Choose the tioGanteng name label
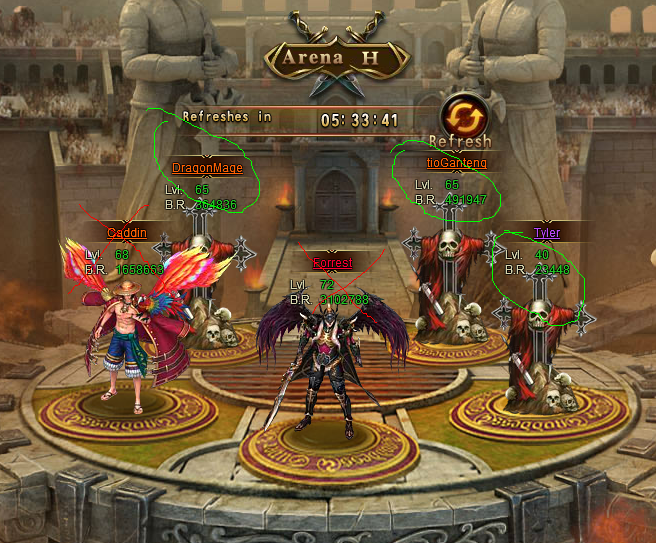Image resolution: width=656 pixels, height=543 pixels. 456,162
